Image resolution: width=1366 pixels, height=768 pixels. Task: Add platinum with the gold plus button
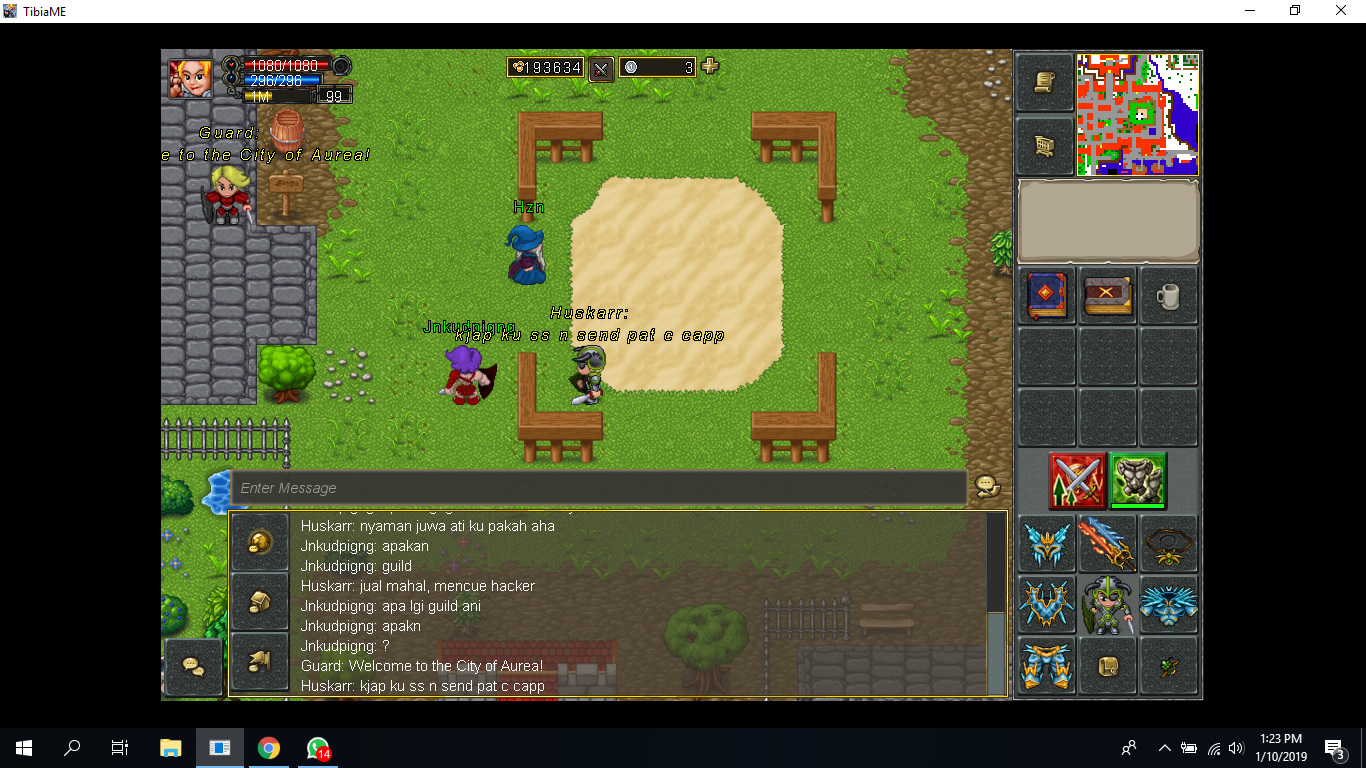[710, 67]
